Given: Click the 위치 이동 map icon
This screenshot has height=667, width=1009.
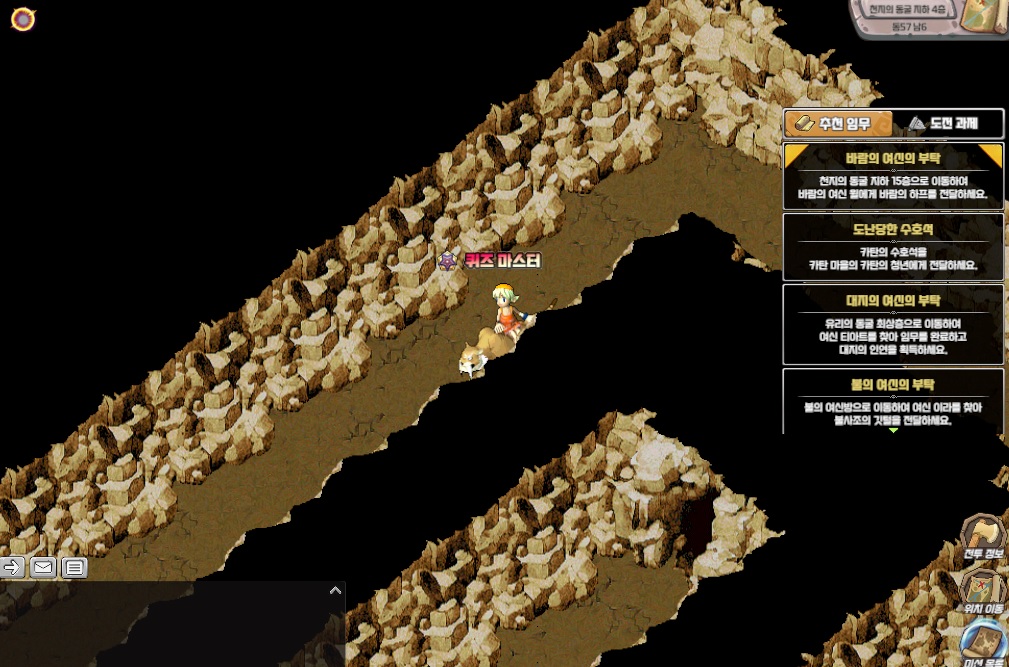Looking at the screenshot, I should click(x=983, y=590).
